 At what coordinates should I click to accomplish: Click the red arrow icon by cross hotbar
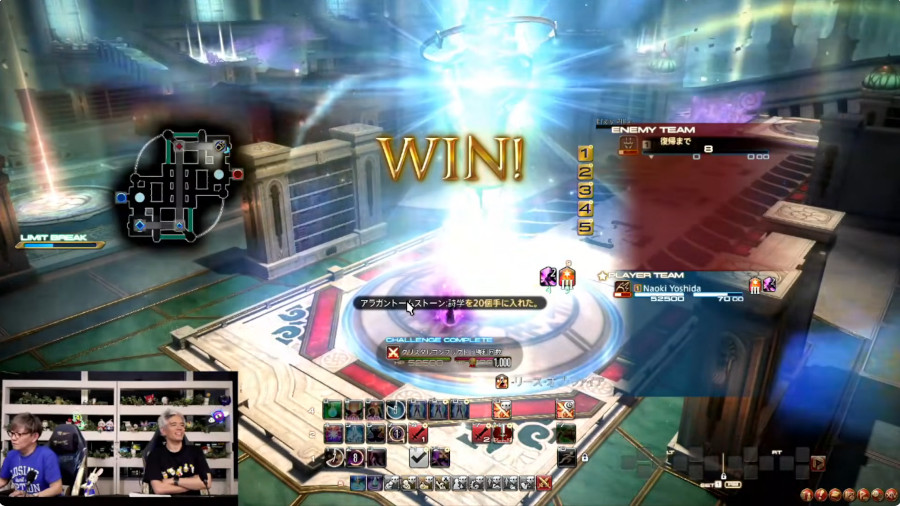coord(818,462)
